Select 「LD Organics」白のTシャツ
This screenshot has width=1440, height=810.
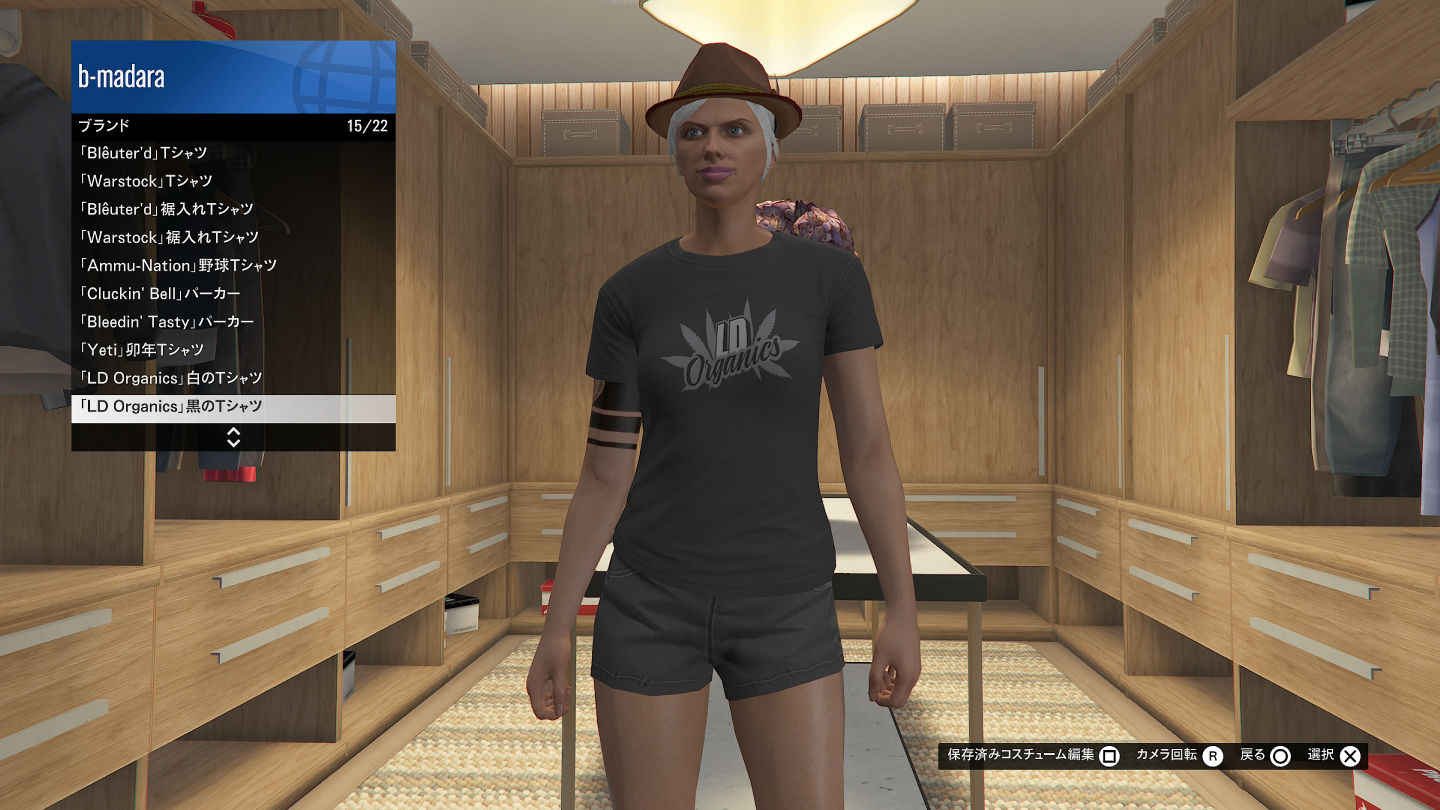233,378
